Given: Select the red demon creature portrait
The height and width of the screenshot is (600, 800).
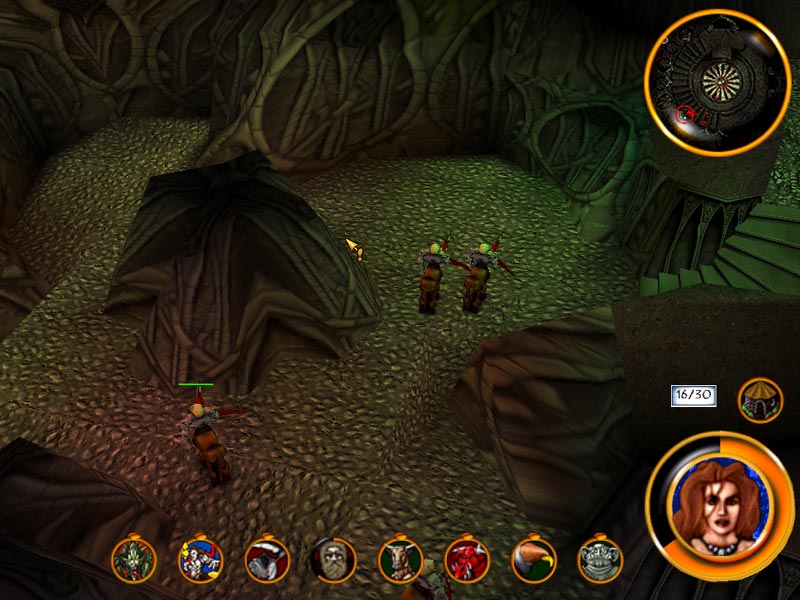Looking at the screenshot, I should pyautogui.click(x=467, y=560).
